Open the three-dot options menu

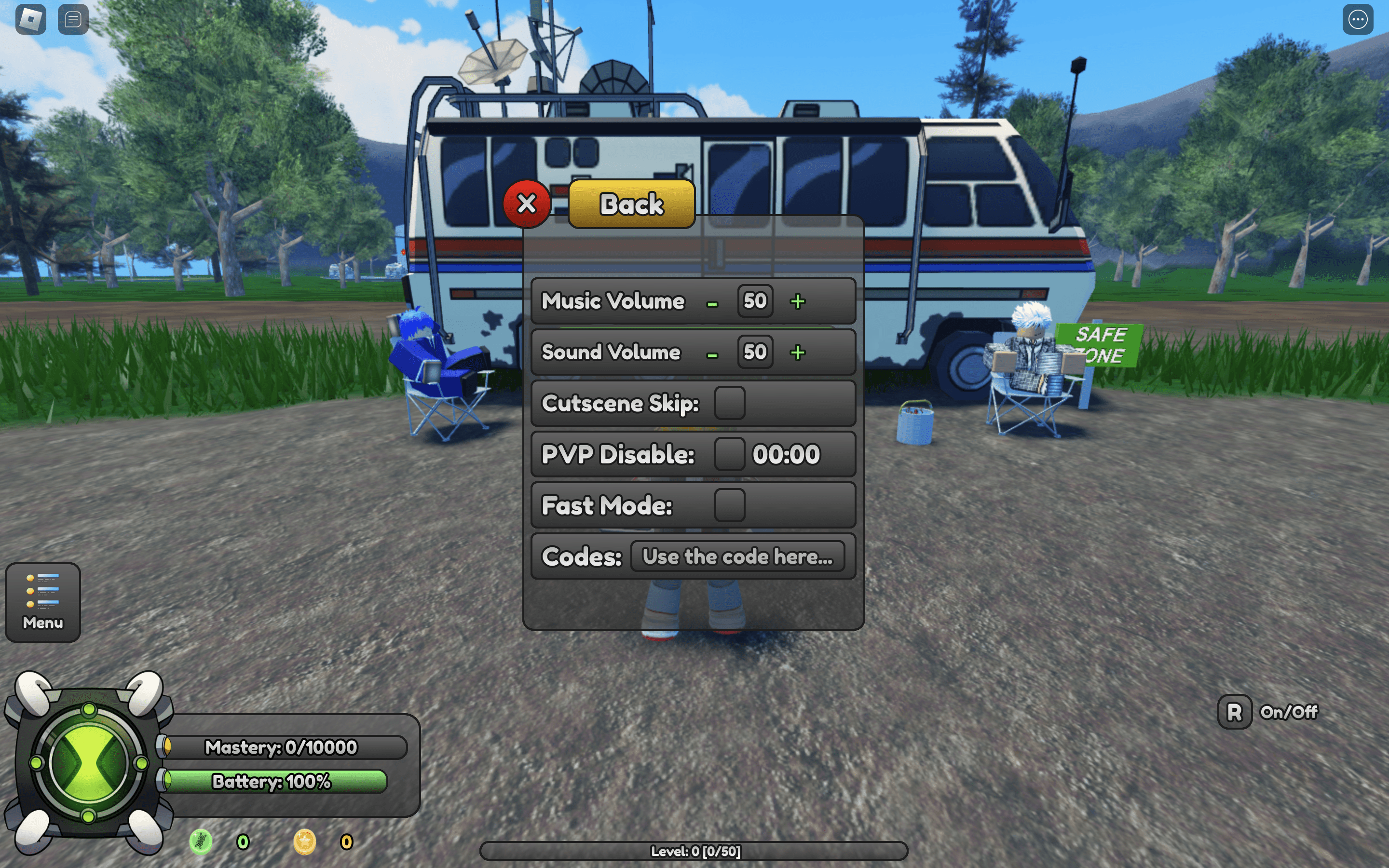[x=1358, y=19]
